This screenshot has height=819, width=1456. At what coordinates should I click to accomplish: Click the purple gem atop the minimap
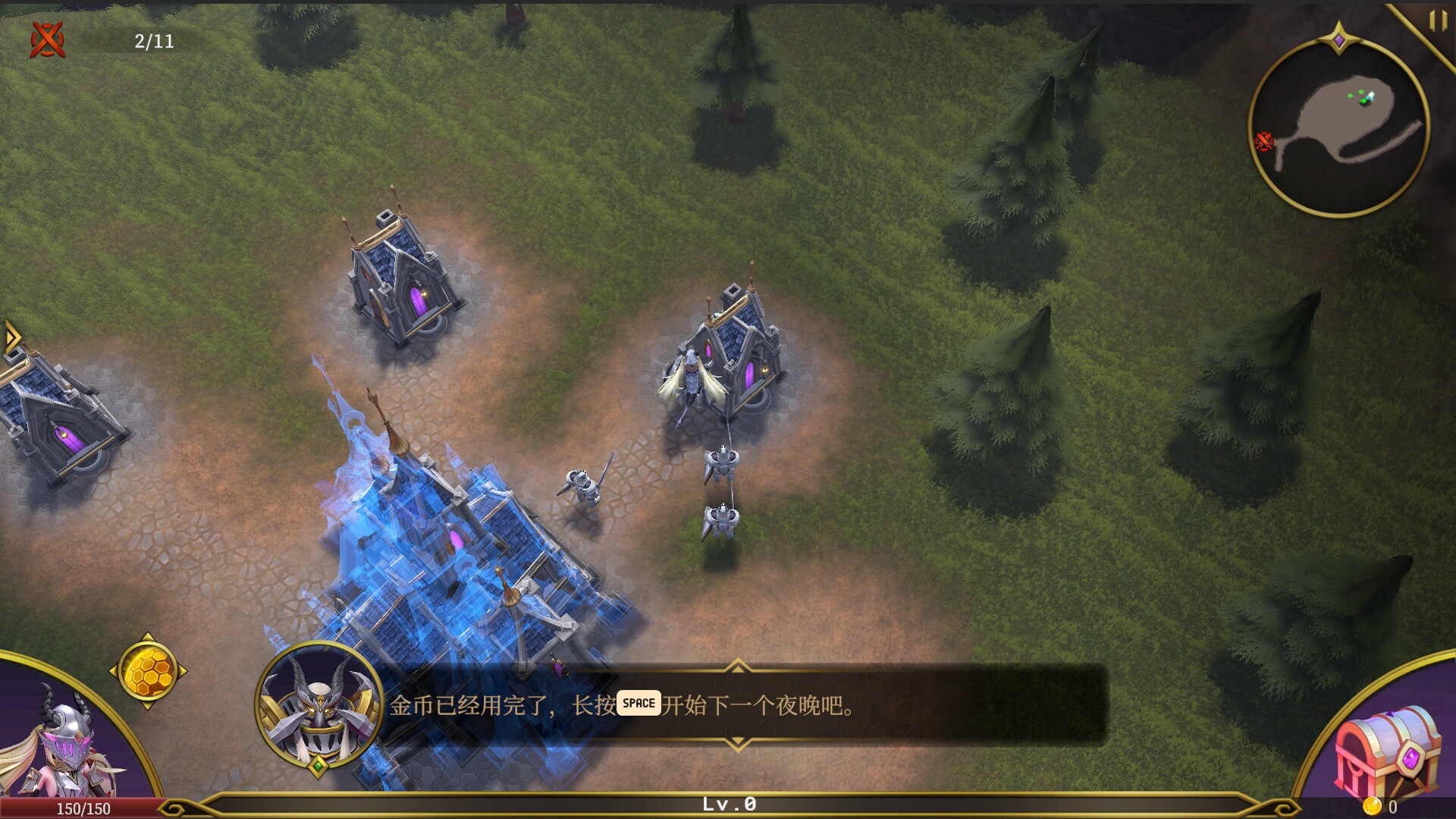(x=1339, y=39)
